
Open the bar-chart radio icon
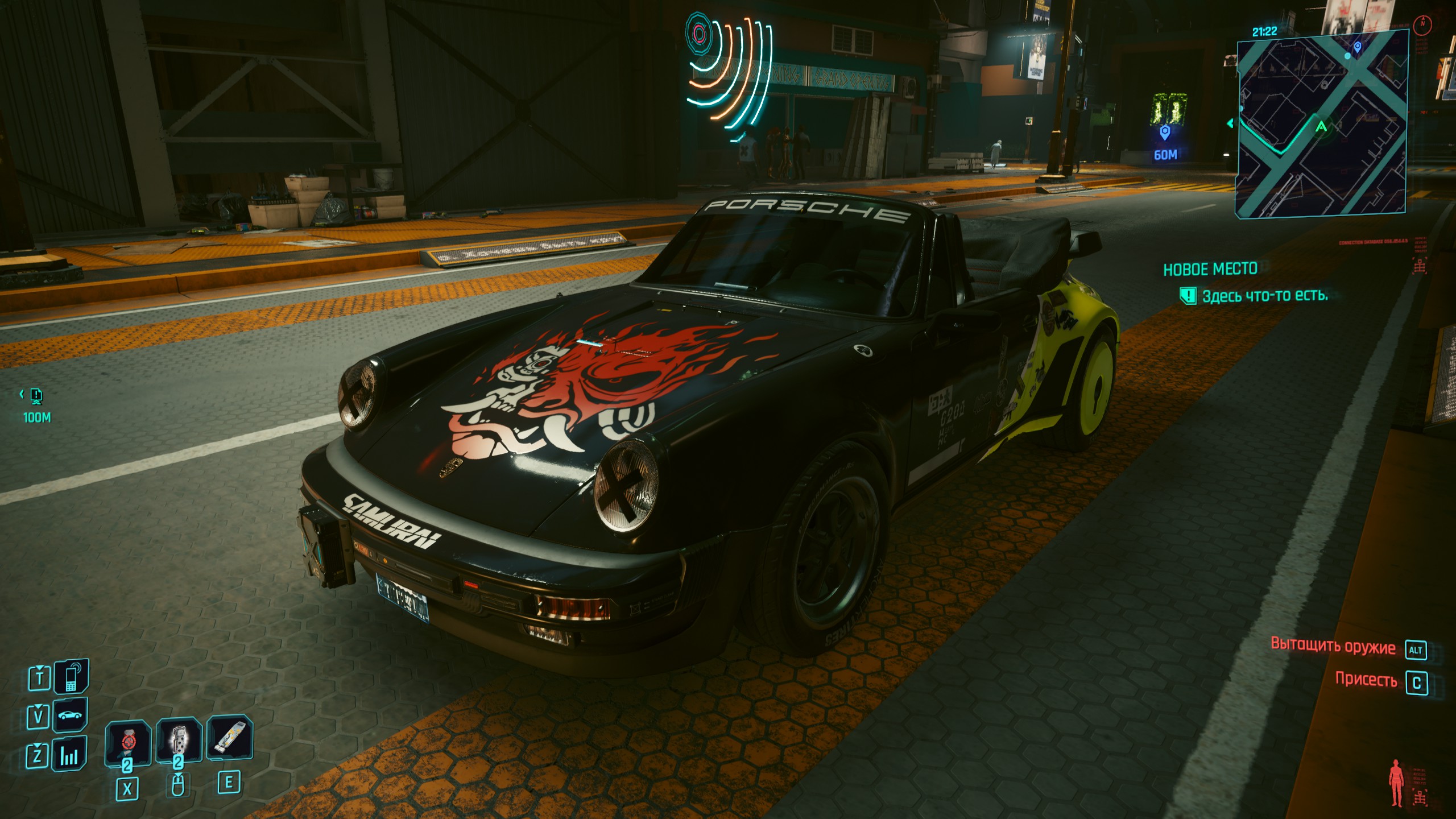[x=69, y=755]
